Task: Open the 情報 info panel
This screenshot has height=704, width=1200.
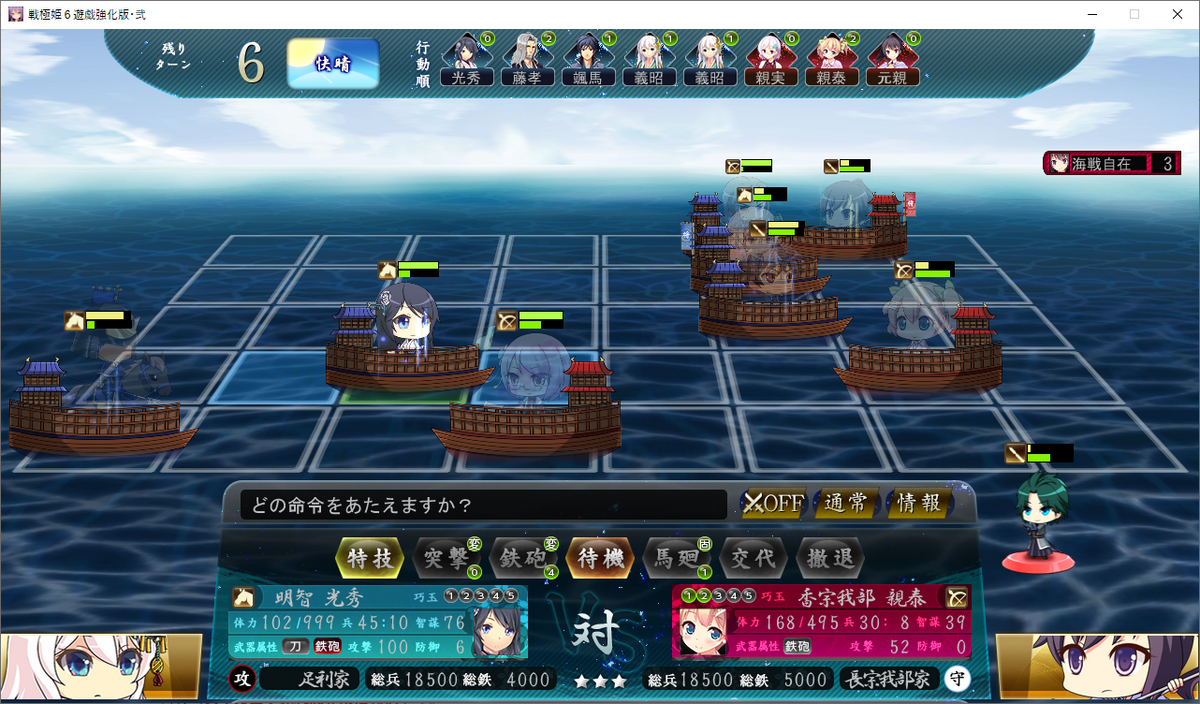Action: [918, 503]
